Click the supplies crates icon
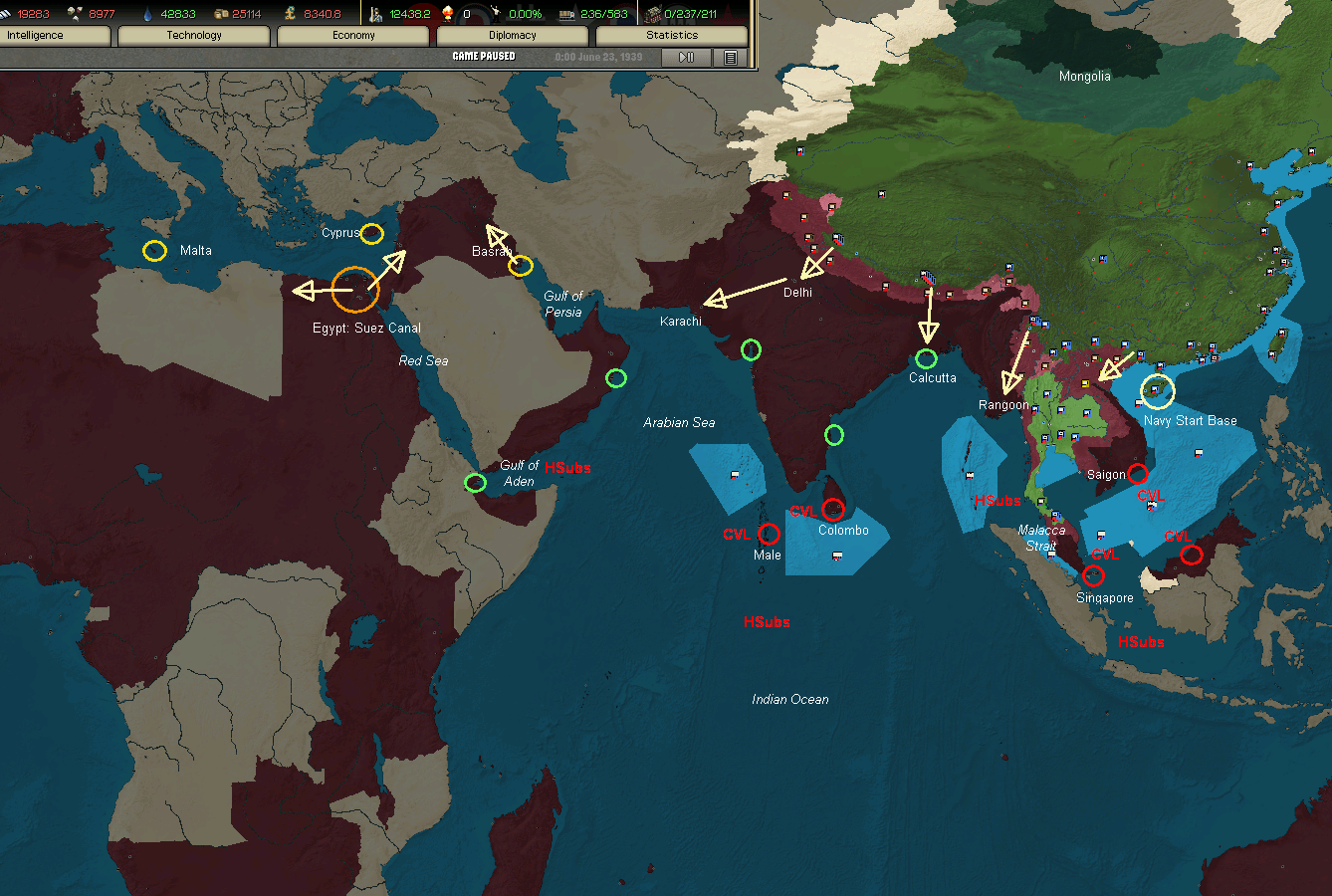Screen dimensions: 1332x896 (x=221, y=13)
